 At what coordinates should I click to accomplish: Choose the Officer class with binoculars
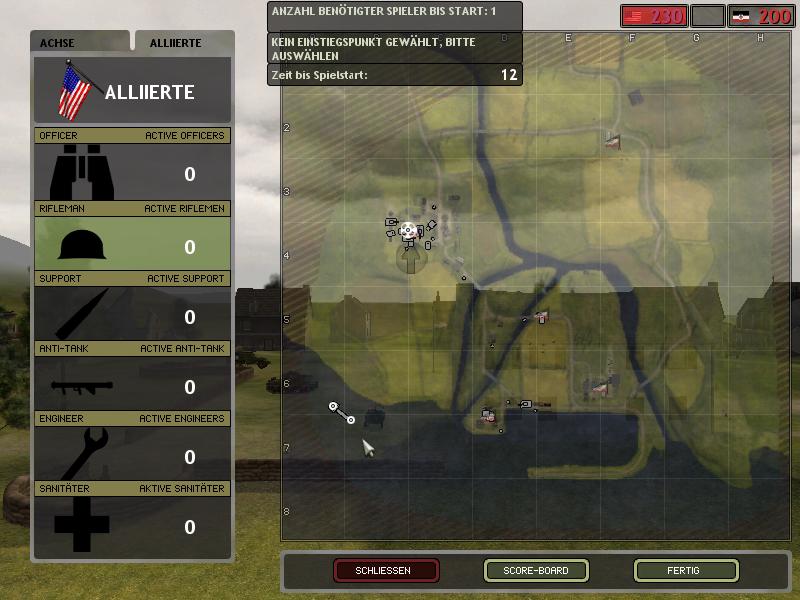(133, 173)
